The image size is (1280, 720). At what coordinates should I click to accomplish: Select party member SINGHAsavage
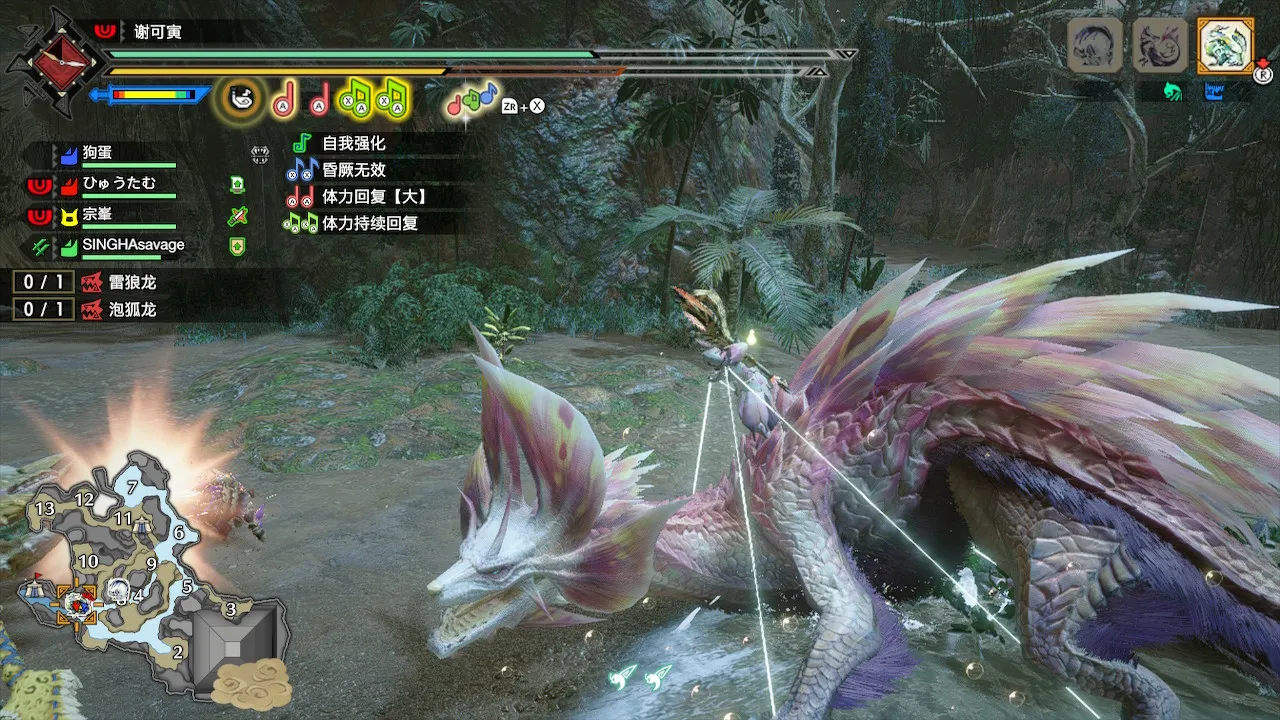(x=132, y=245)
